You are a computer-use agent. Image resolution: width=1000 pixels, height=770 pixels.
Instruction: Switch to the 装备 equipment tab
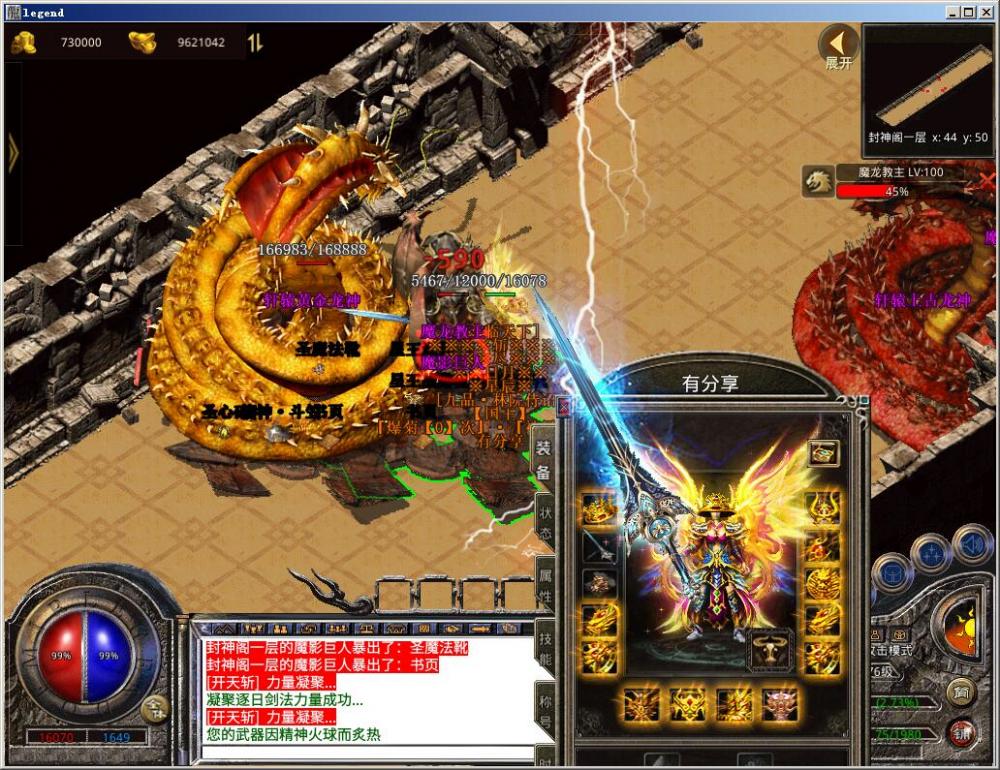tap(544, 461)
